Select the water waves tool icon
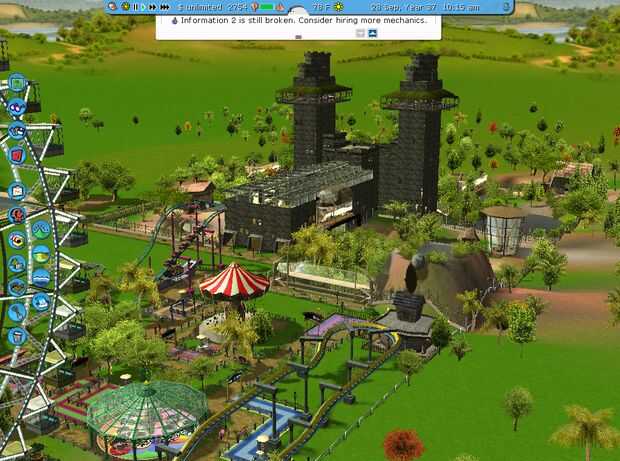 41,277
